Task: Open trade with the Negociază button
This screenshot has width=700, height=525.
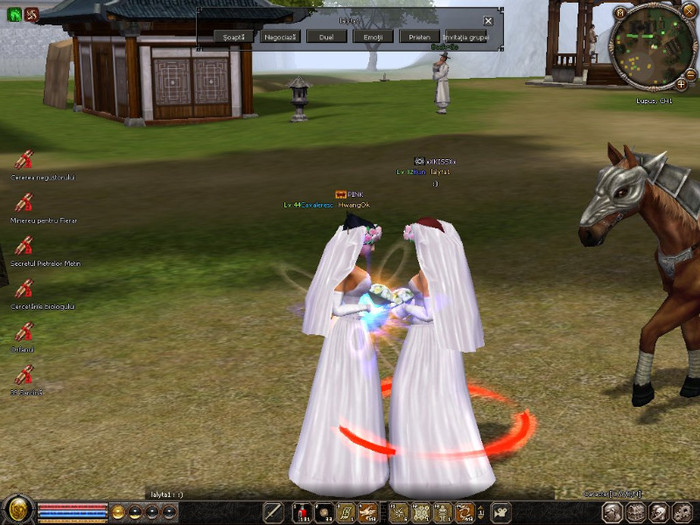Action: [x=280, y=36]
